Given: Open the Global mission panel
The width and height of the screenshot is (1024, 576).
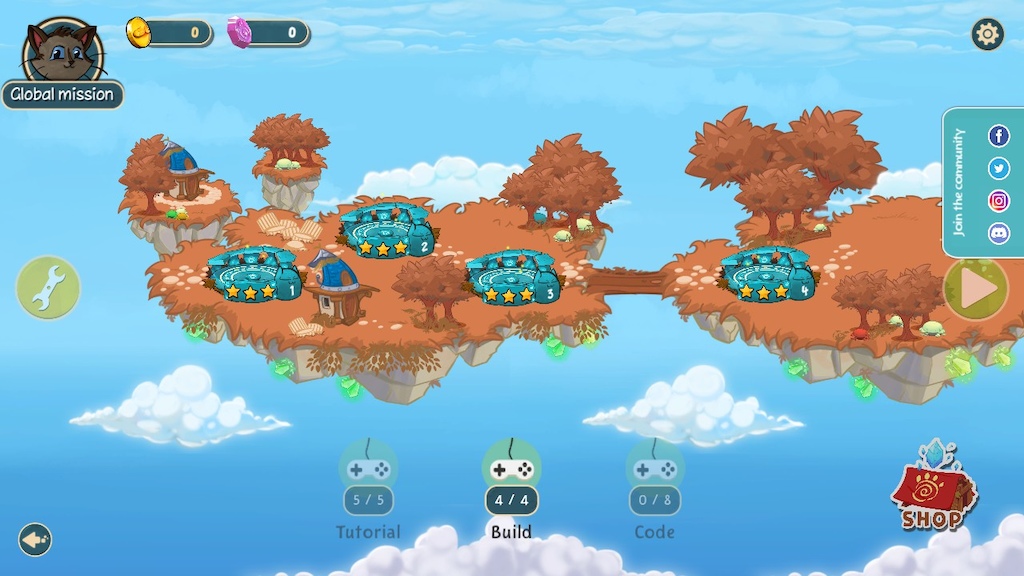Looking at the screenshot, I should [62, 95].
